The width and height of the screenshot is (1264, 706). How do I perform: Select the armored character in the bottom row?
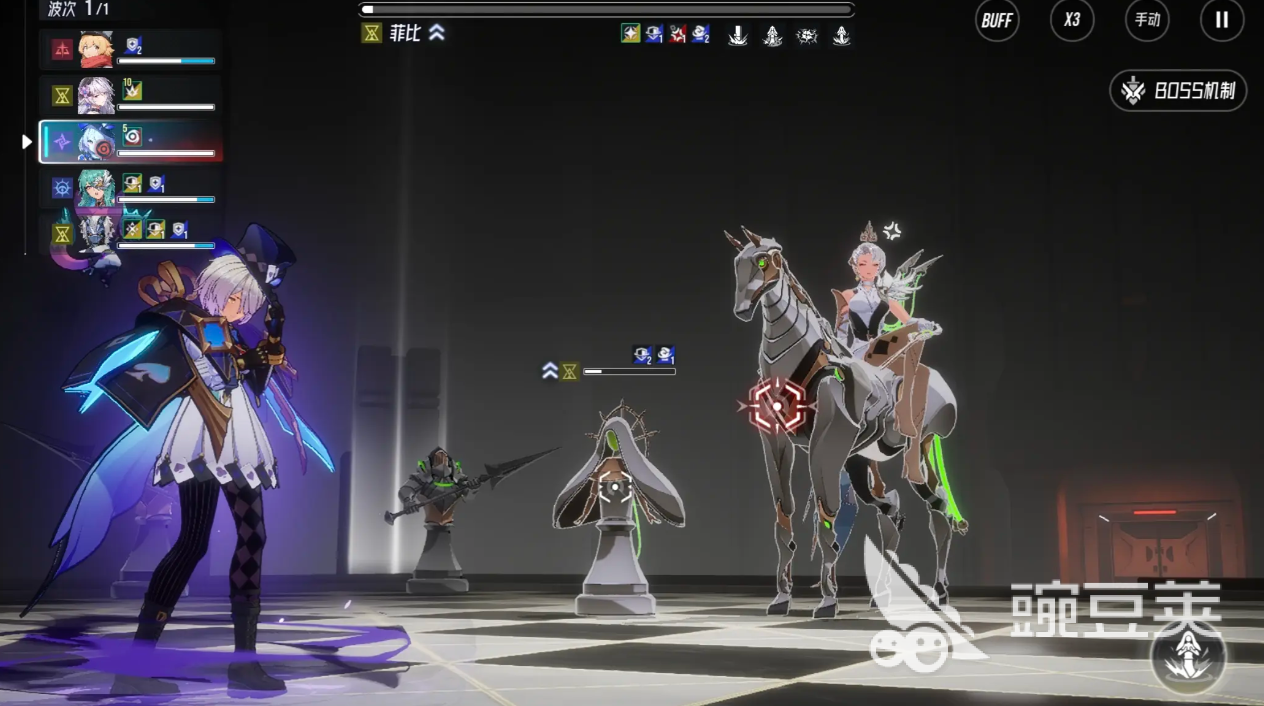coord(97,234)
